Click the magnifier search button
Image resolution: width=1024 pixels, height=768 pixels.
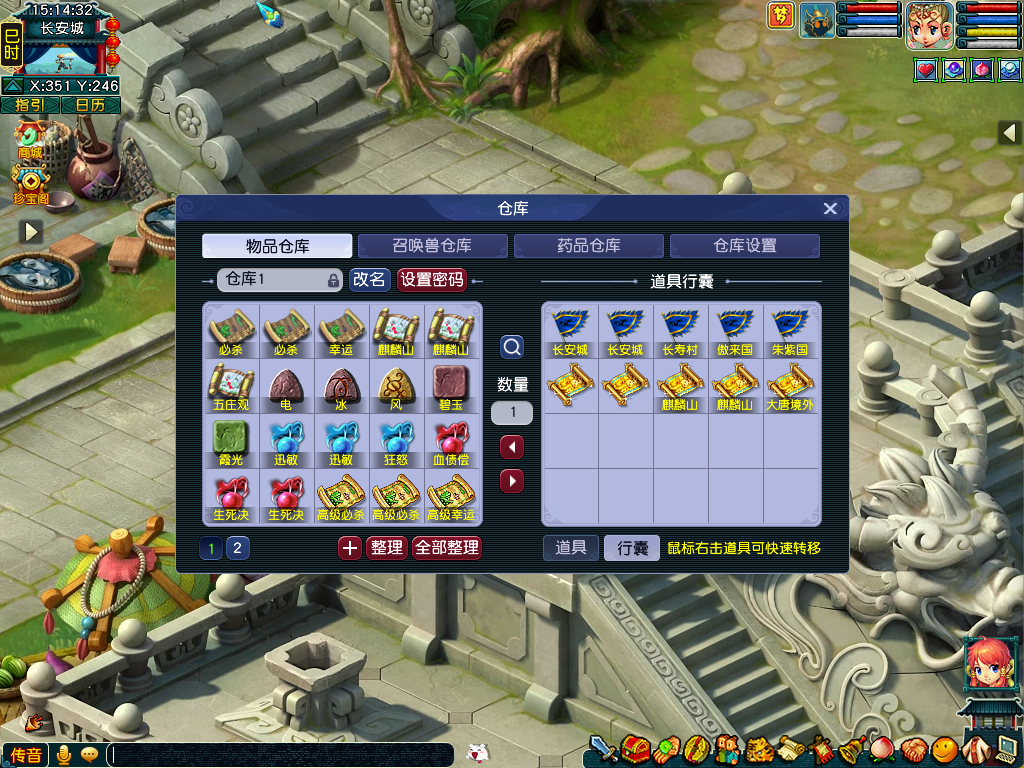512,347
